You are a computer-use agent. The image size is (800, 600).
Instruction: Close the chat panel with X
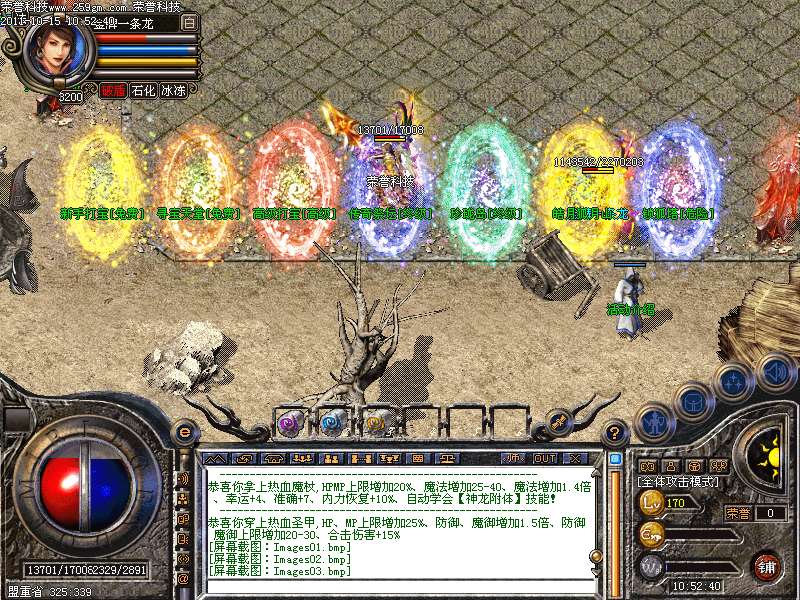(575, 457)
